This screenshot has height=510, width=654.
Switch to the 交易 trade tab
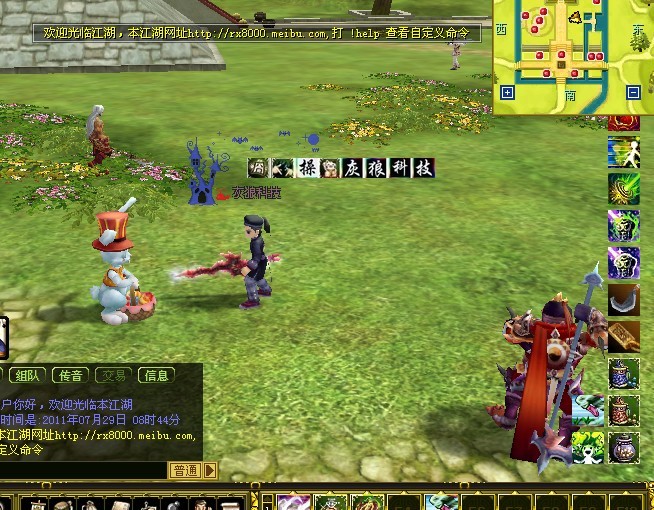pyautogui.click(x=113, y=376)
